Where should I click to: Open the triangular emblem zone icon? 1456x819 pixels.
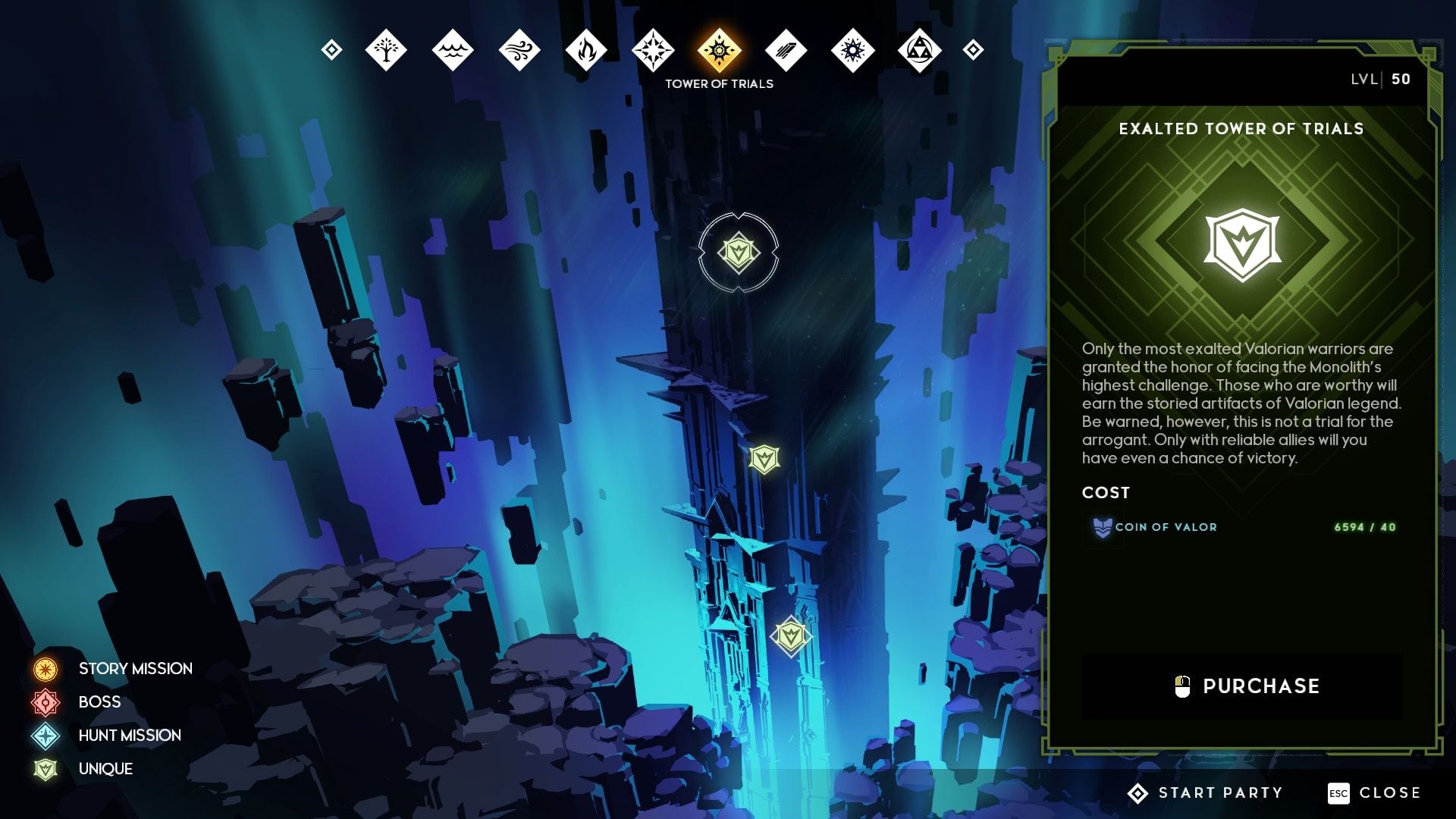[x=920, y=49]
